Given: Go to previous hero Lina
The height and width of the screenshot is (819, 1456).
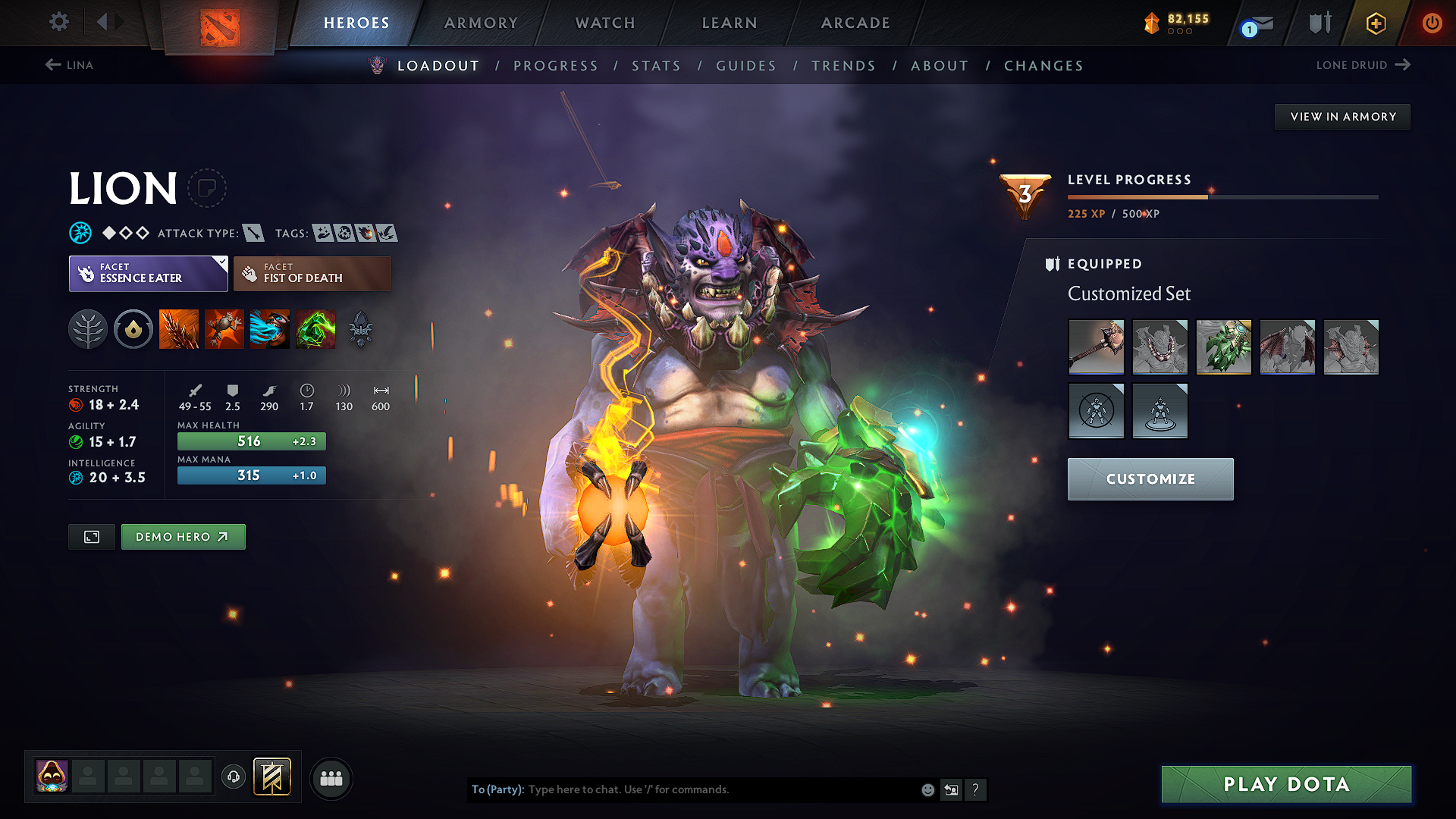Looking at the screenshot, I should point(69,65).
